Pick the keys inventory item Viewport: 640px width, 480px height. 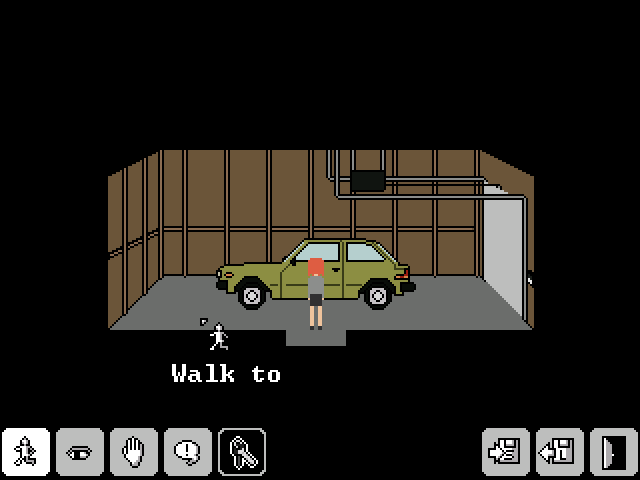tap(242, 451)
